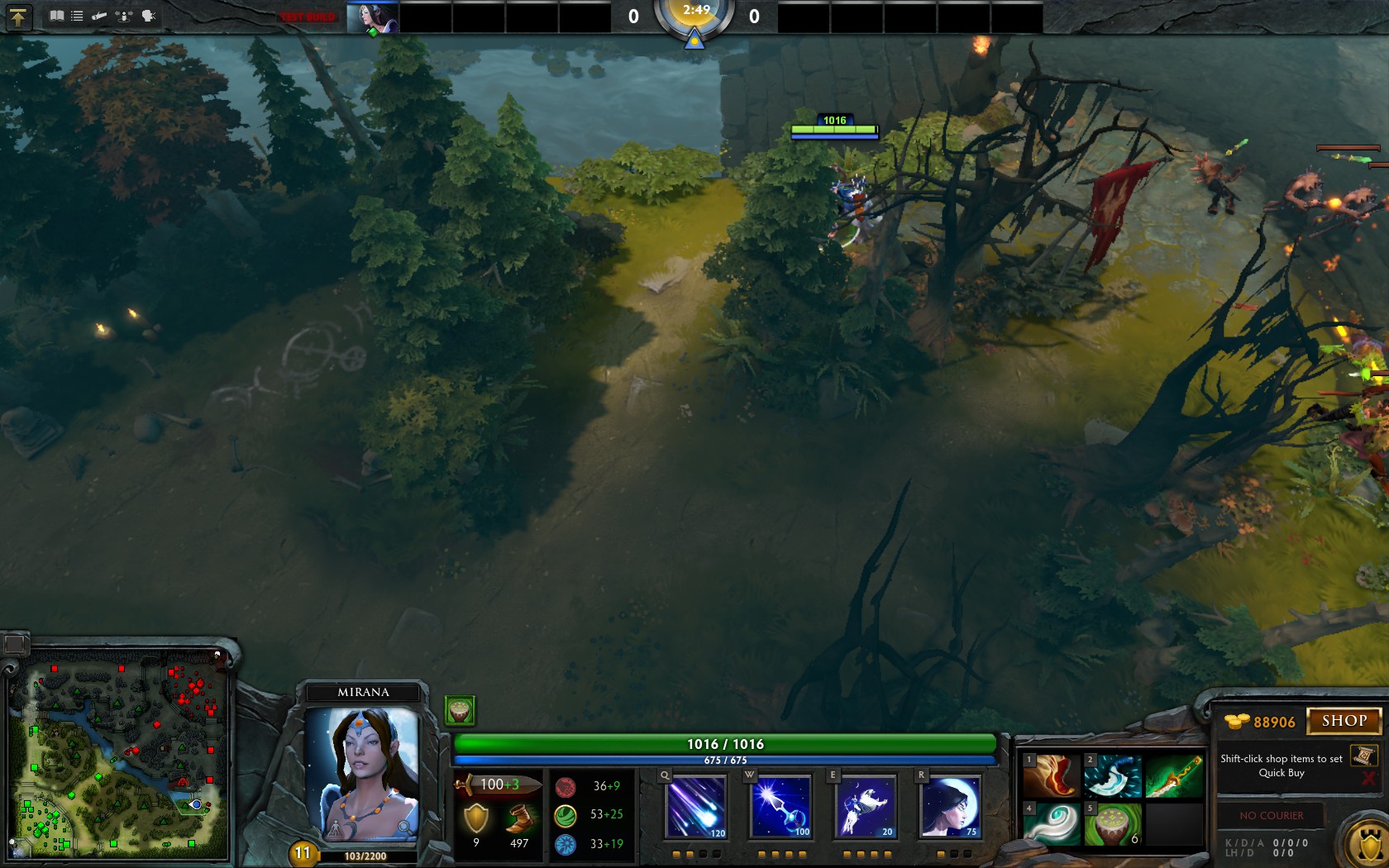Image resolution: width=1389 pixels, height=868 pixels.
Task: Click the drum buff icon above health bar
Action: click(460, 710)
